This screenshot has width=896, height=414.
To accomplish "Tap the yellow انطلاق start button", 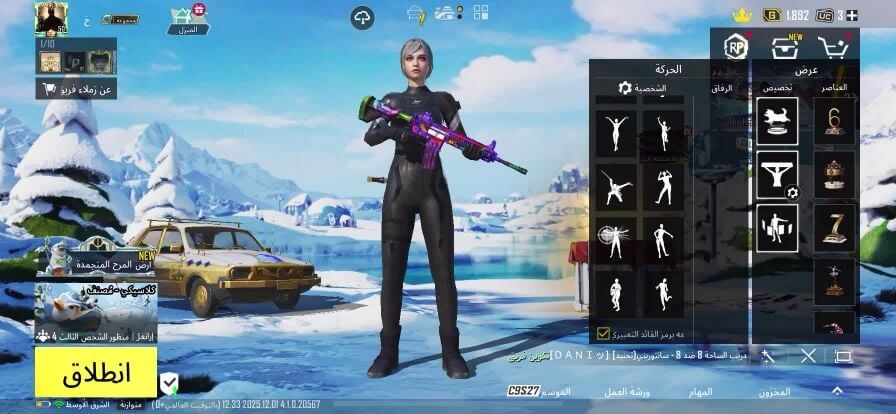I will (x=96, y=375).
